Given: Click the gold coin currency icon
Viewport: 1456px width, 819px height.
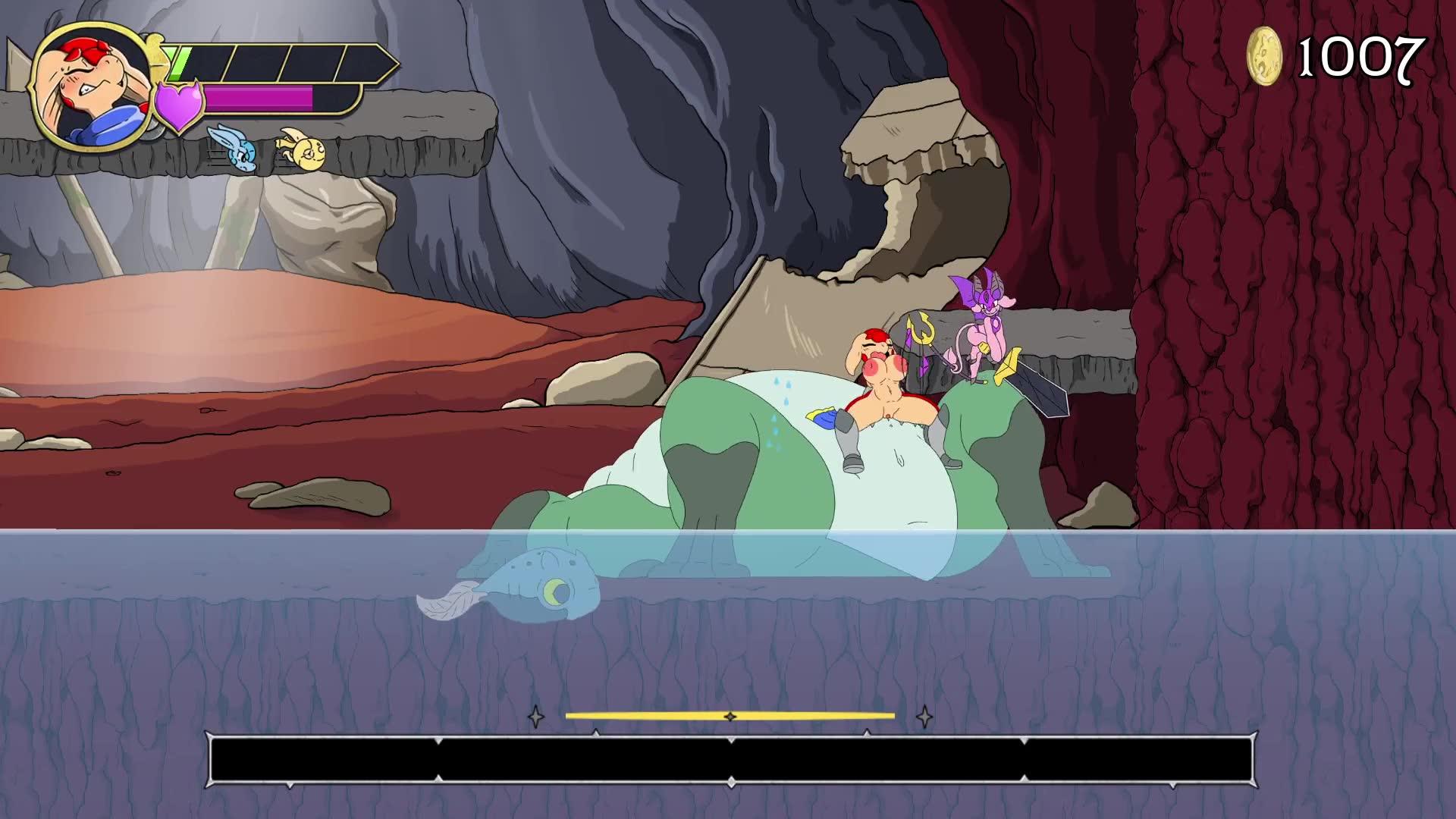Looking at the screenshot, I should pyautogui.click(x=1264, y=55).
